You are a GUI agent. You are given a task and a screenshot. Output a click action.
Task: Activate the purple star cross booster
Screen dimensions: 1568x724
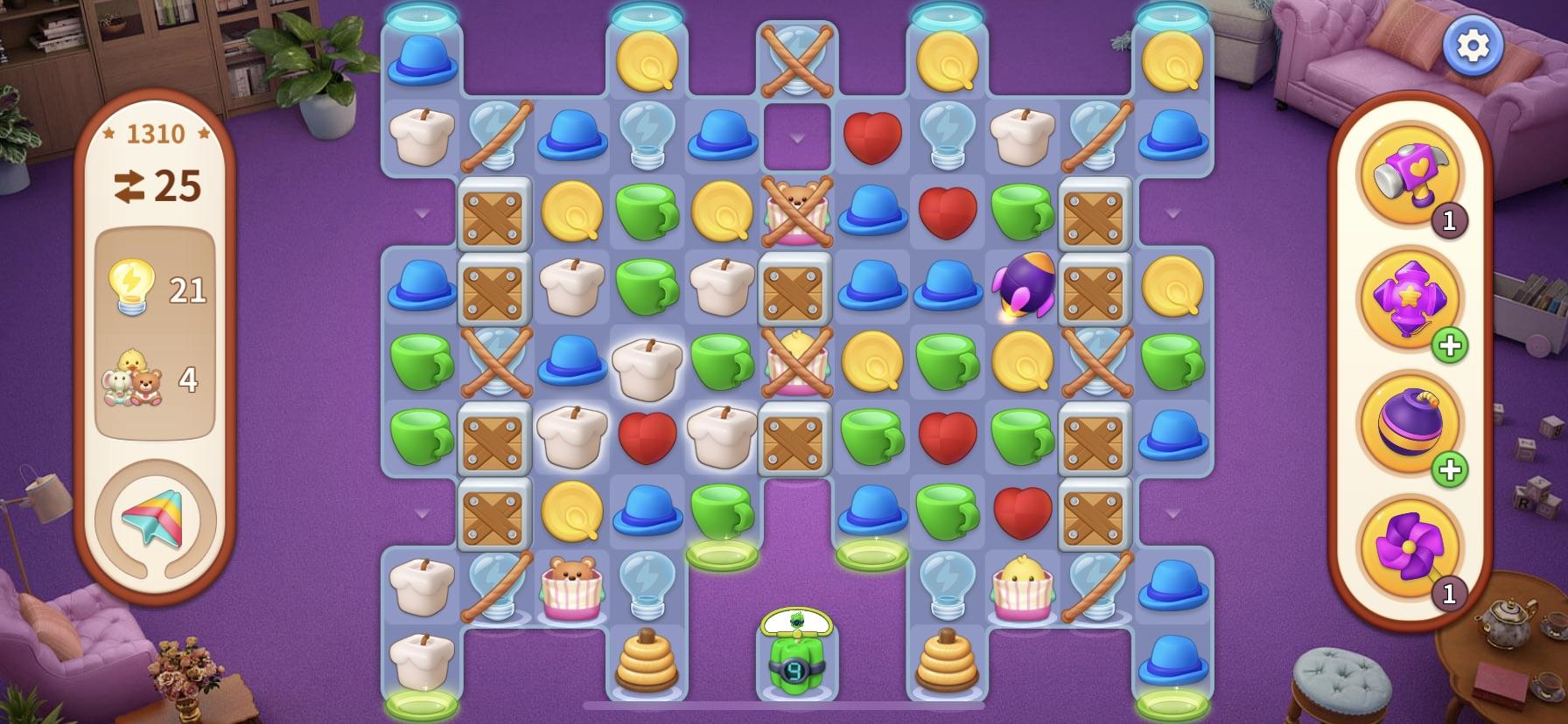click(x=1409, y=299)
